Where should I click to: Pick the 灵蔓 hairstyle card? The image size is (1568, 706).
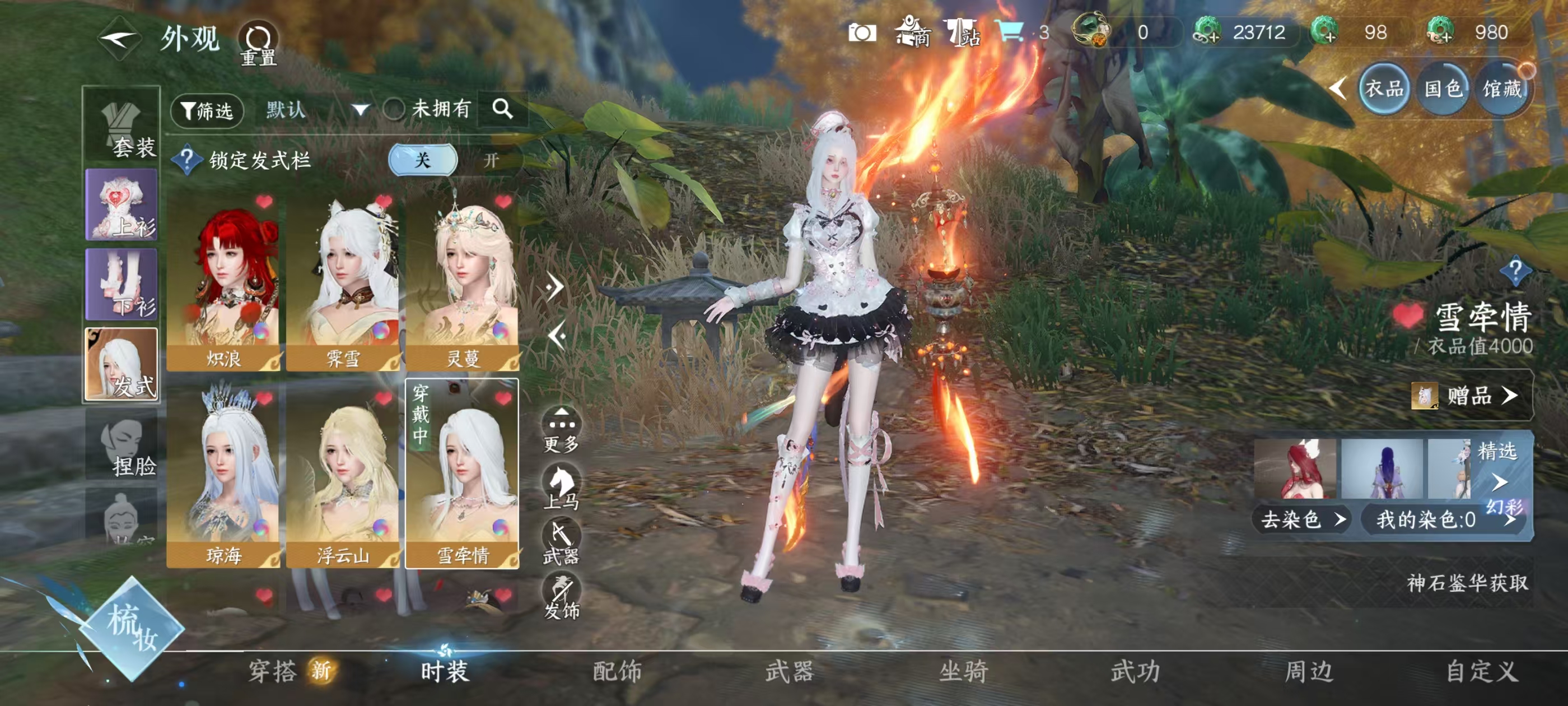point(463,281)
